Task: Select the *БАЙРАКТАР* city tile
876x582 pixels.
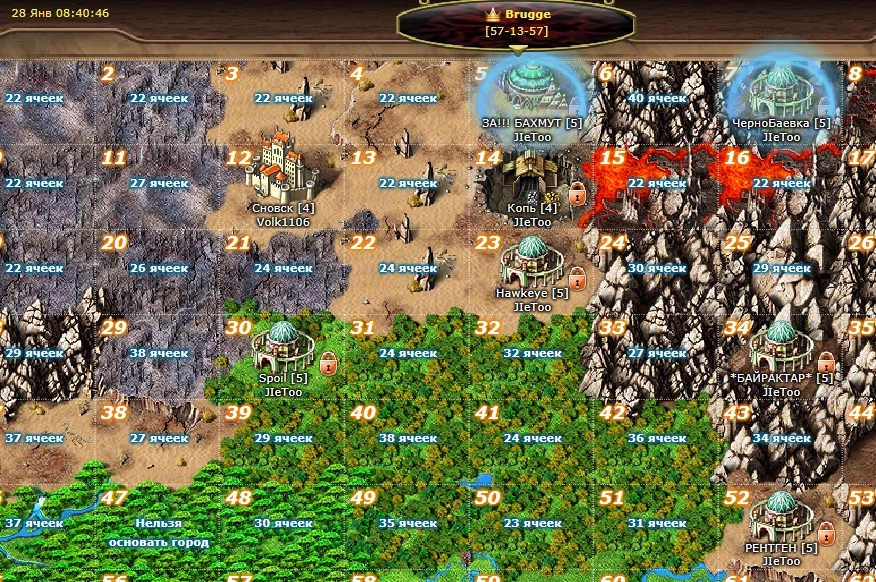Action: [x=781, y=347]
